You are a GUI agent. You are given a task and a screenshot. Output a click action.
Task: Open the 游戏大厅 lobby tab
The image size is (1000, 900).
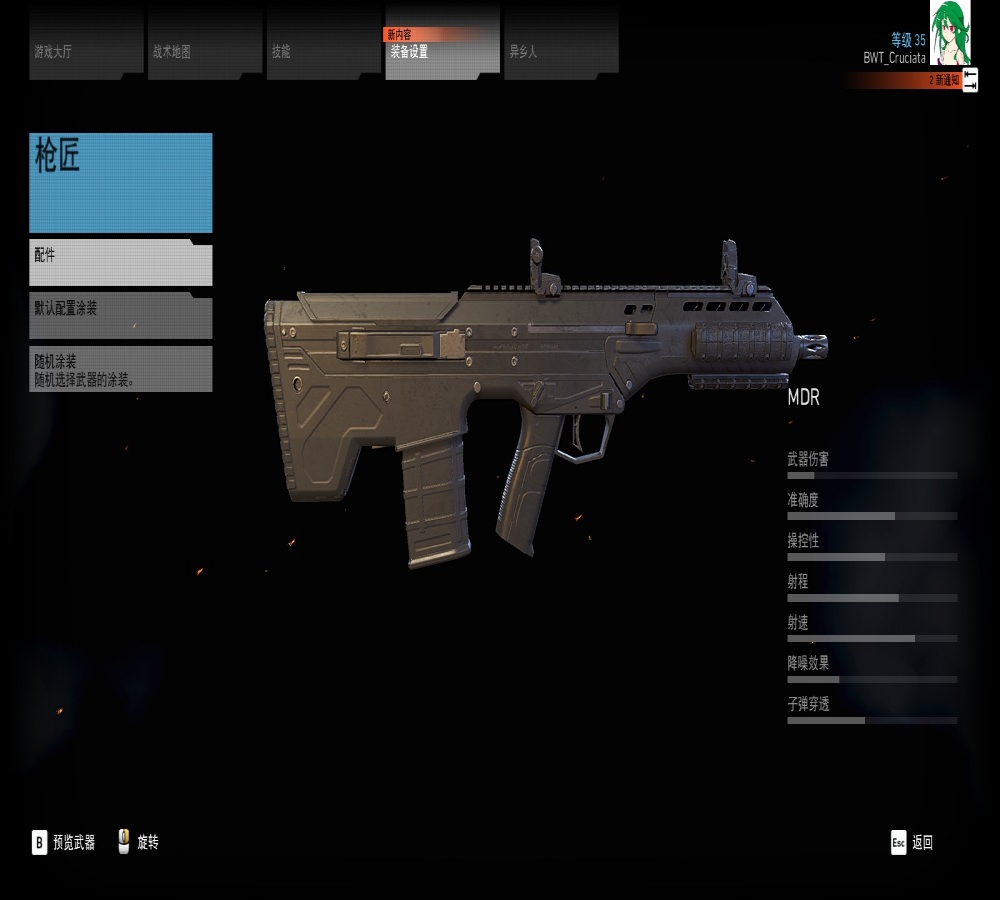pyautogui.click(x=86, y=45)
